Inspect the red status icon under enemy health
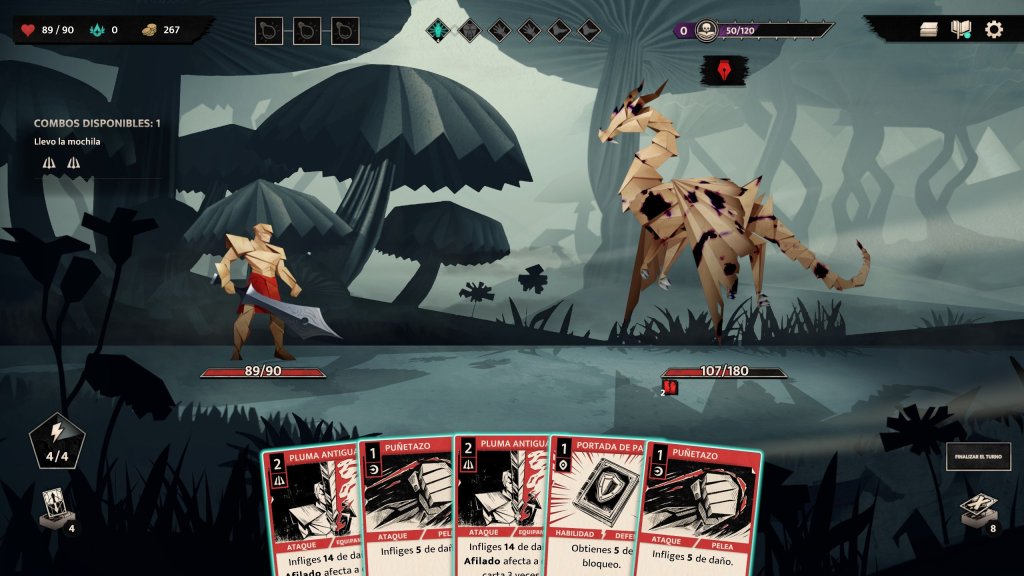 [670, 387]
